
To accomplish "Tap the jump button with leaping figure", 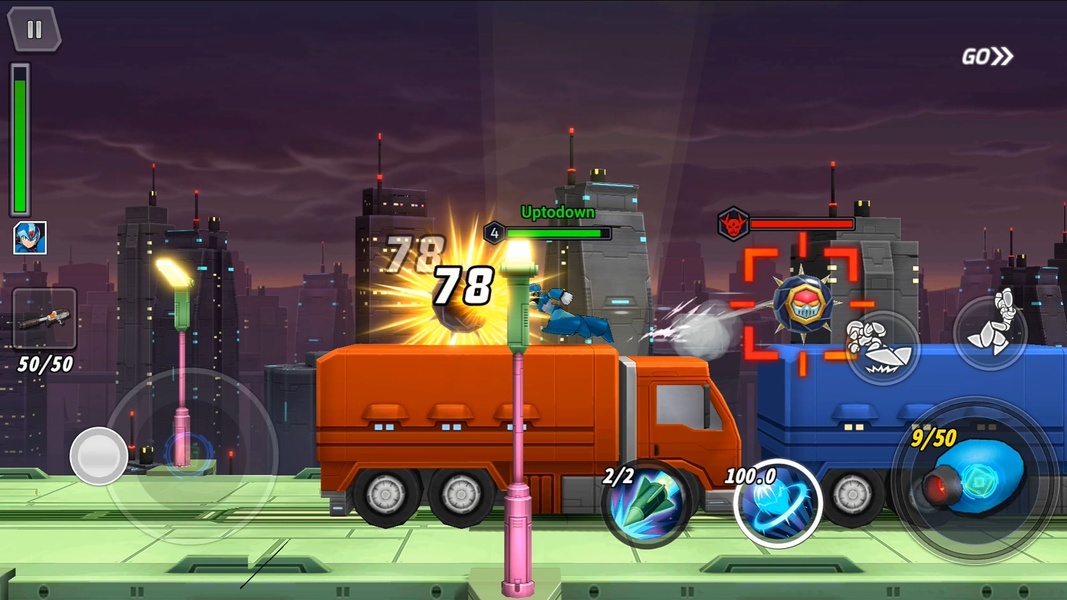I will pos(990,332).
